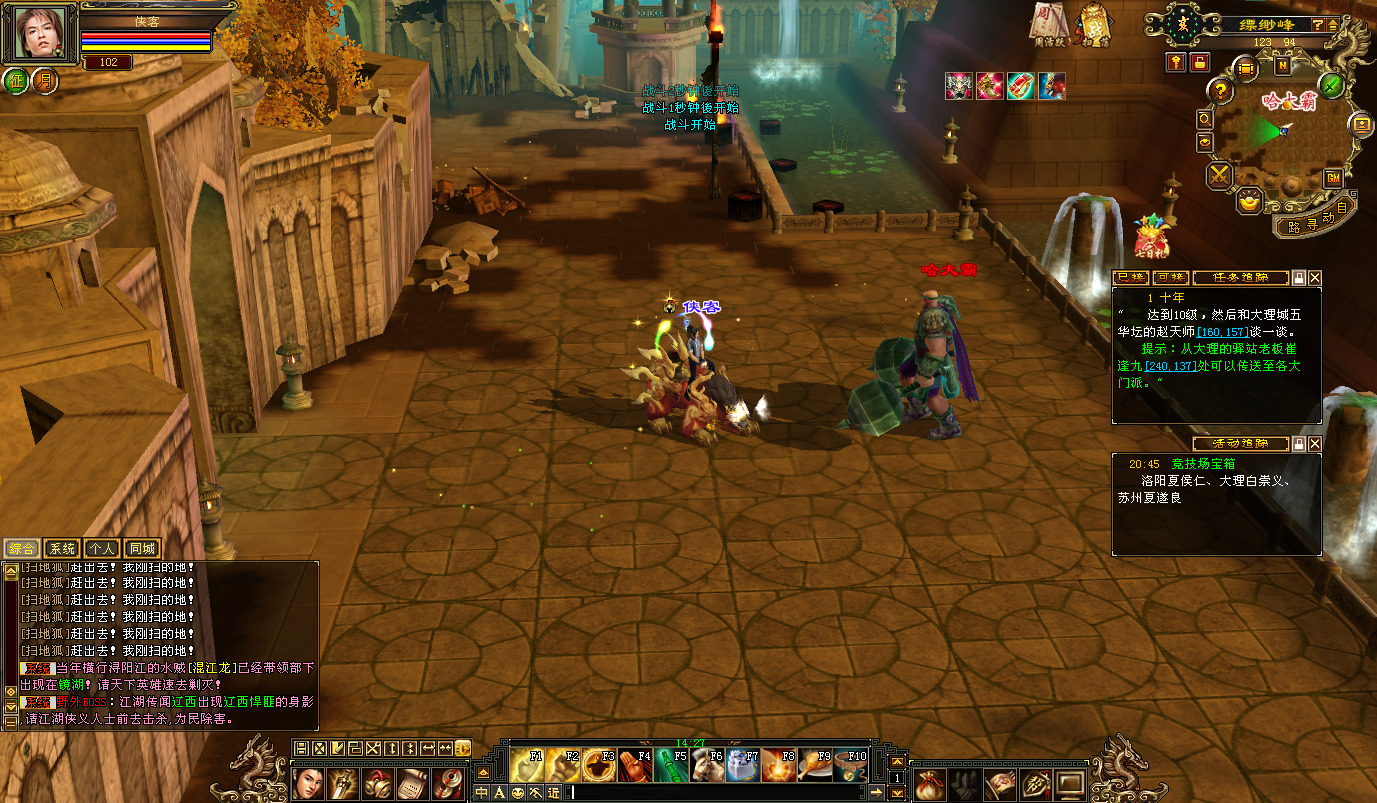This screenshot has height=803, width=1377.
Task: Switch to the 个人 chat tab
Action: (x=101, y=548)
